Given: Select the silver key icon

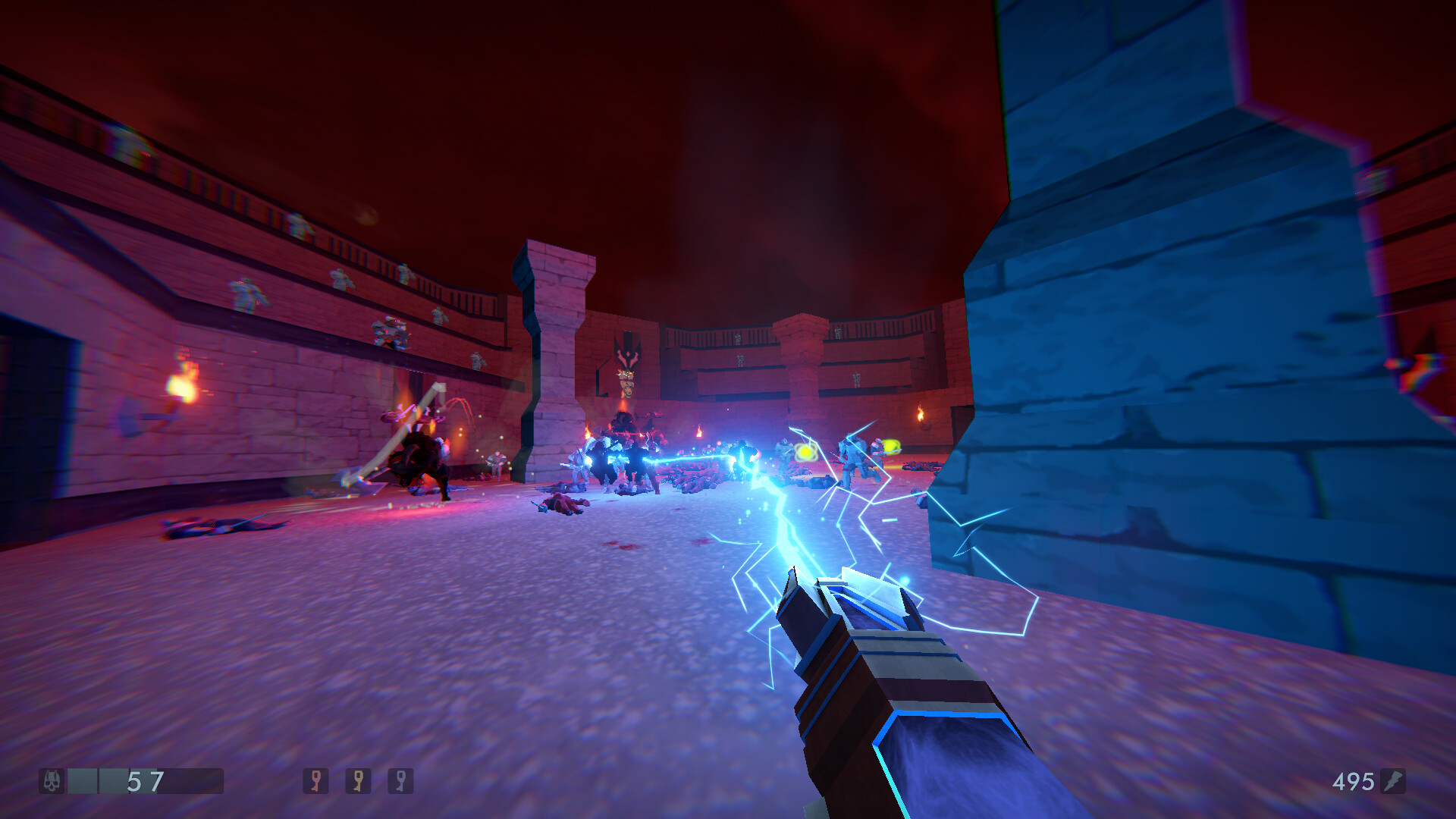Looking at the screenshot, I should pos(400,780).
